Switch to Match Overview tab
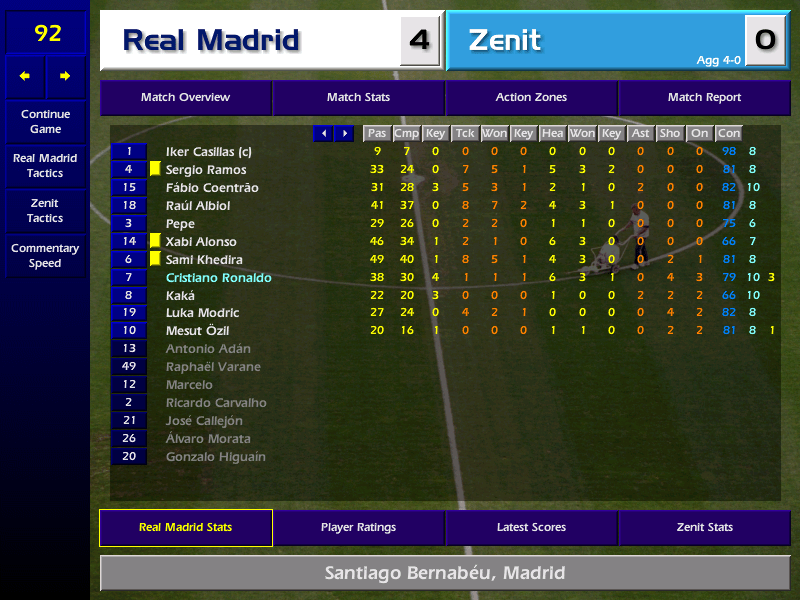 tap(186, 98)
